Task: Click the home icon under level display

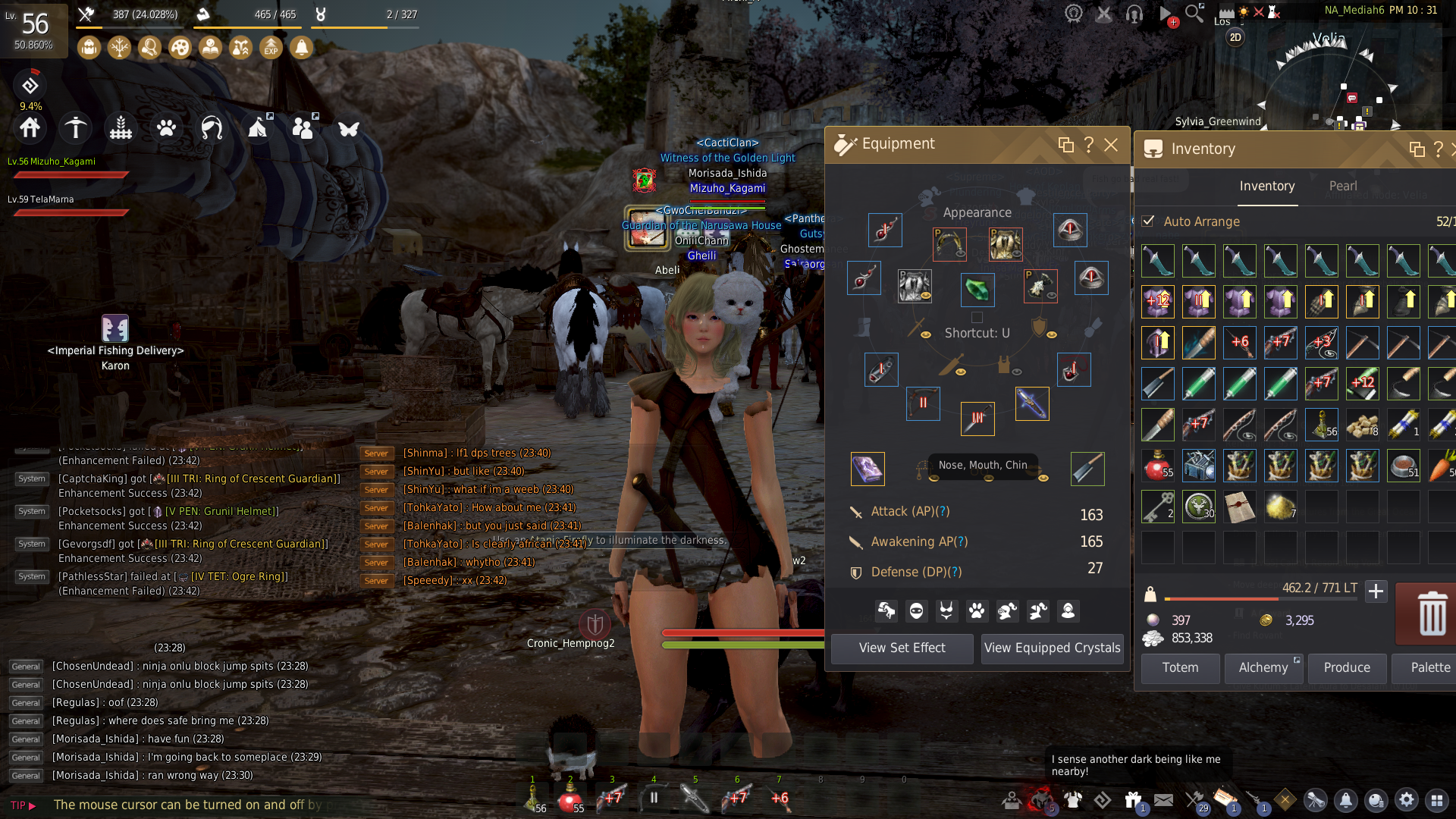Action: [x=30, y=128]
